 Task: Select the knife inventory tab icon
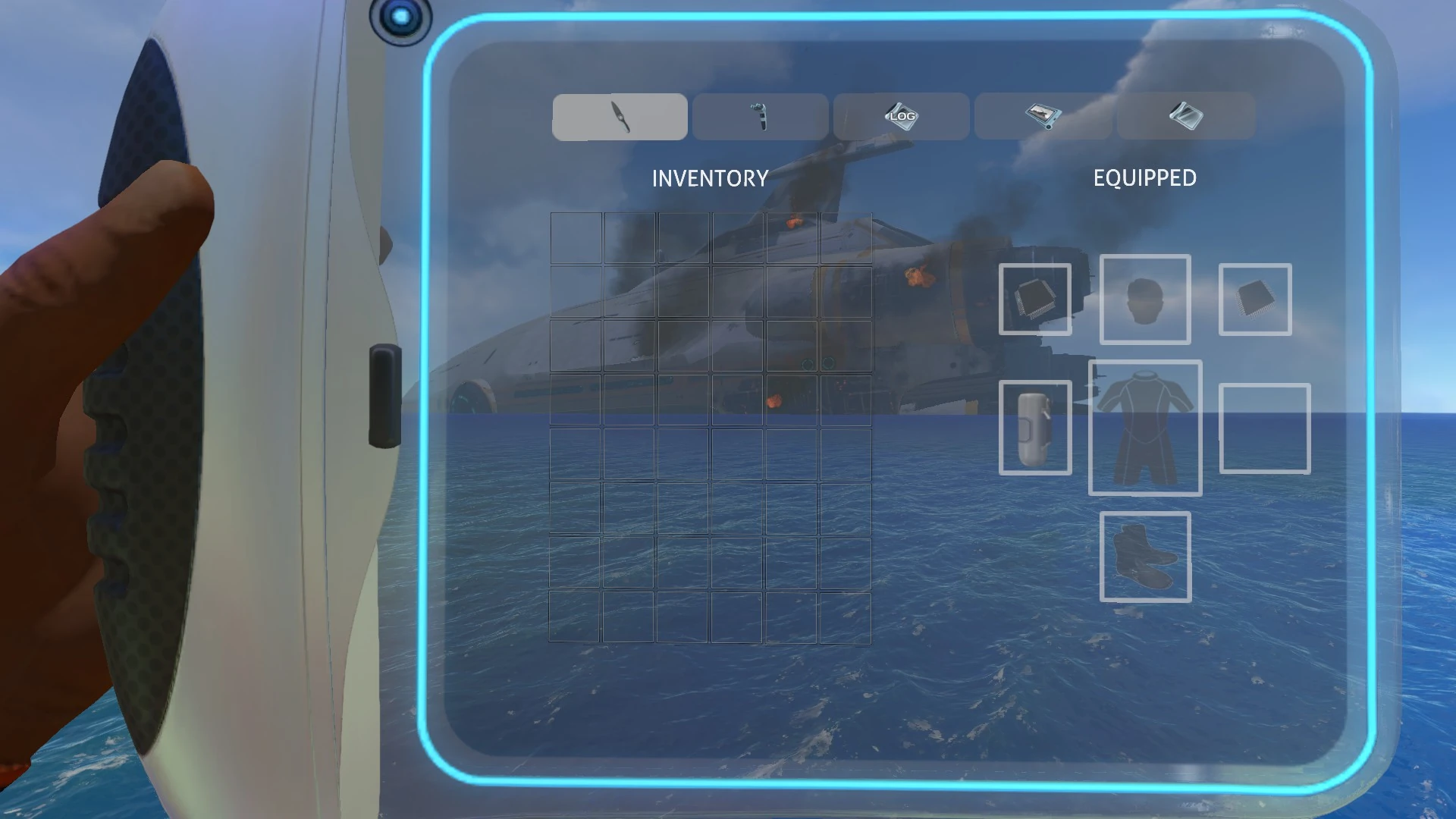pos(619,115)
